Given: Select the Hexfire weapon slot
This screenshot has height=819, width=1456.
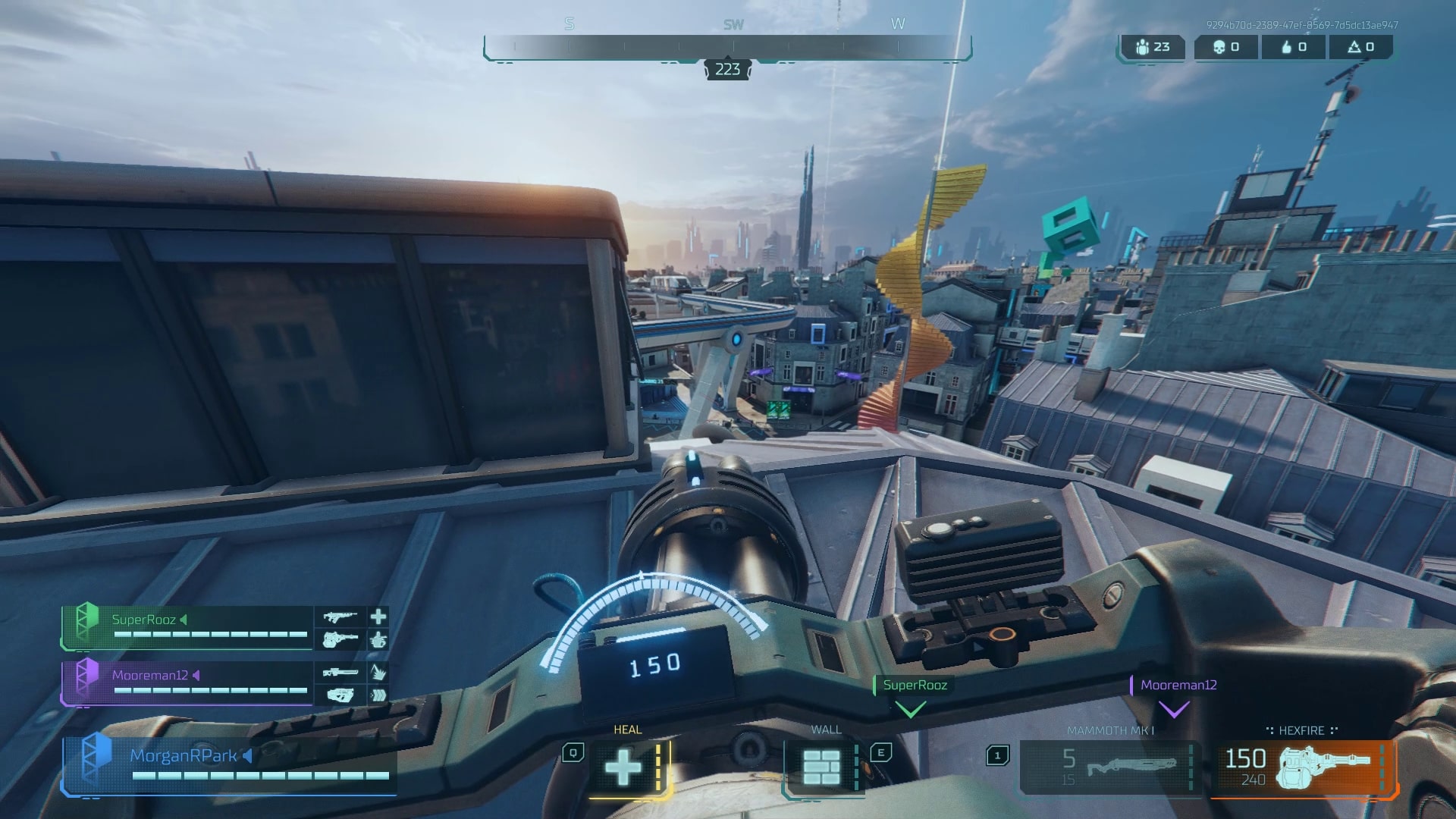Looking at the screenshot, I should click(1303, 767).
